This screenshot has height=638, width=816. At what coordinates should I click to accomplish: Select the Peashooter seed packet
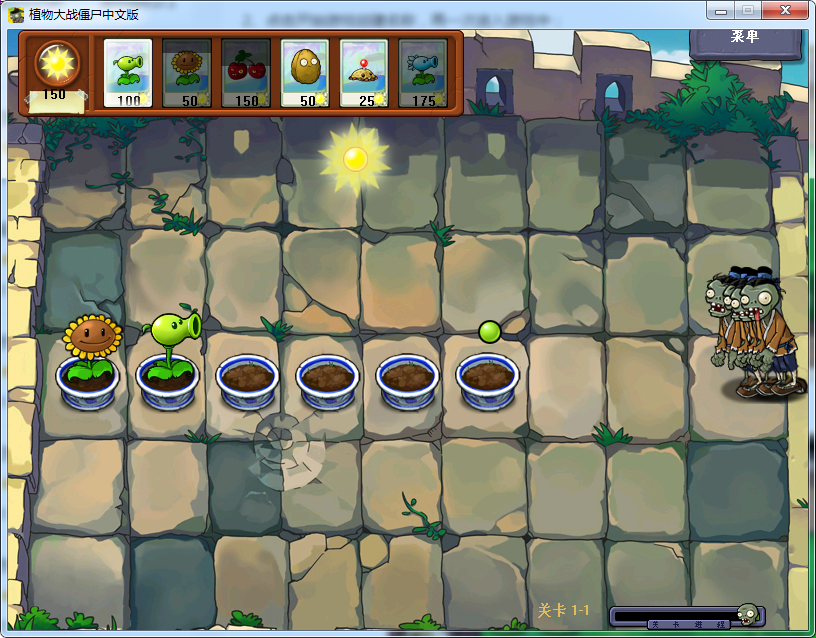tap(127, 72)
